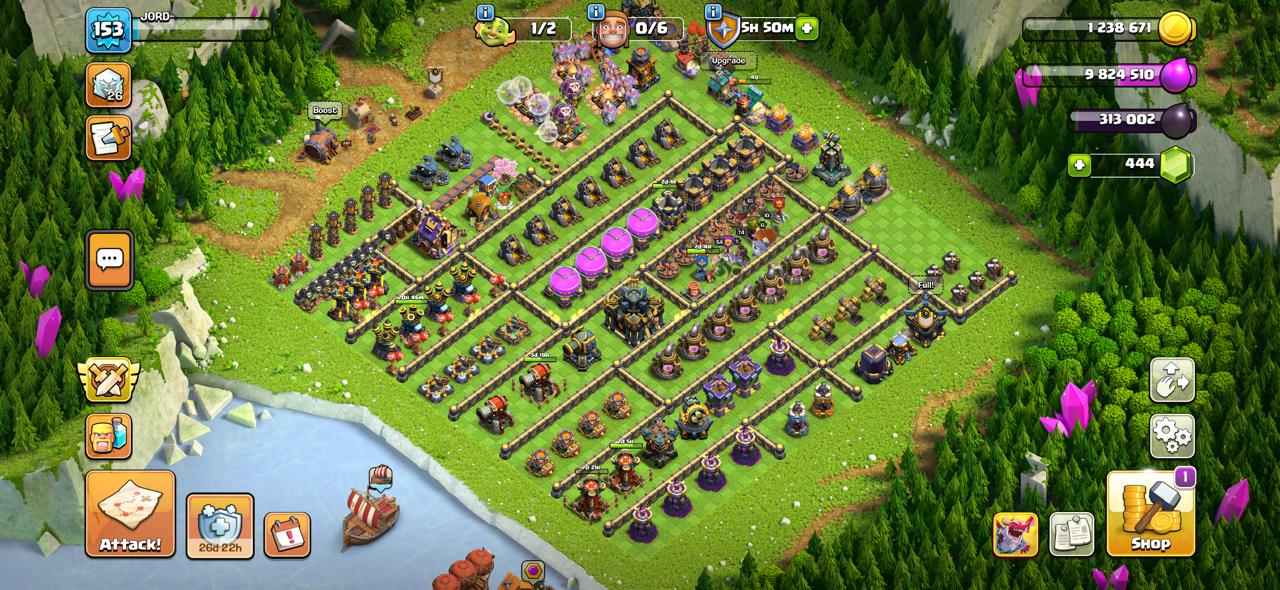Open the pinned paper notes icon
This screenshot has height=590, width=1280.
click(1072, 535)
